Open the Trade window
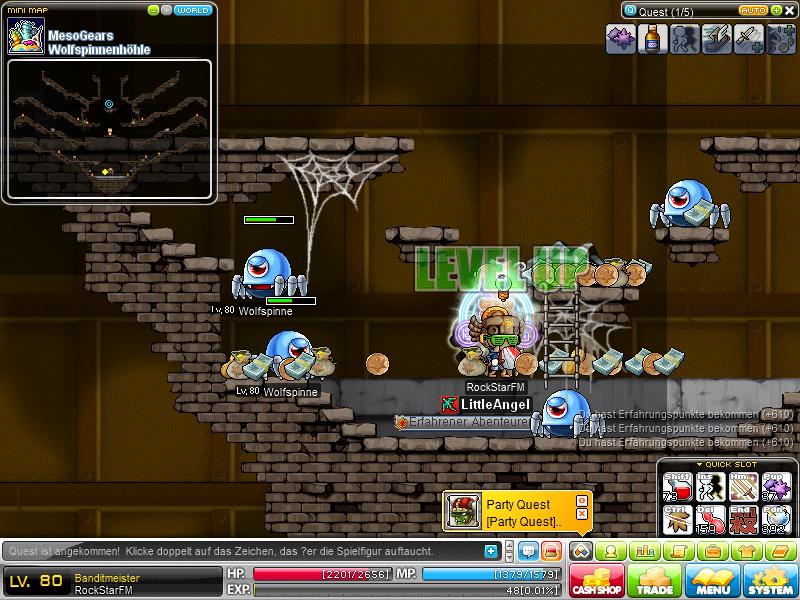The height and width of the screenshot is (600, 800). pyautogui.click(x=654, y=580)
